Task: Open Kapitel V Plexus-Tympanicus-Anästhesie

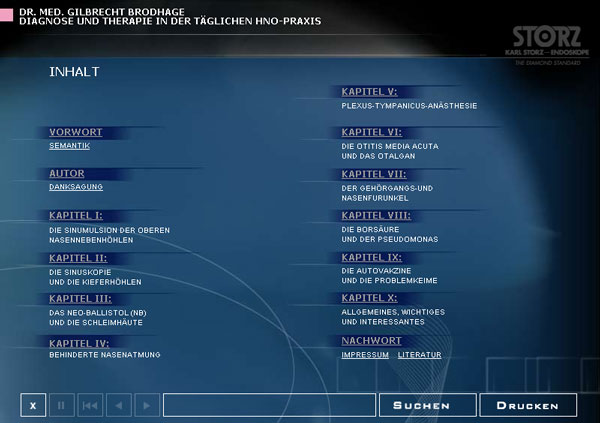Action: tap(370, 91)
